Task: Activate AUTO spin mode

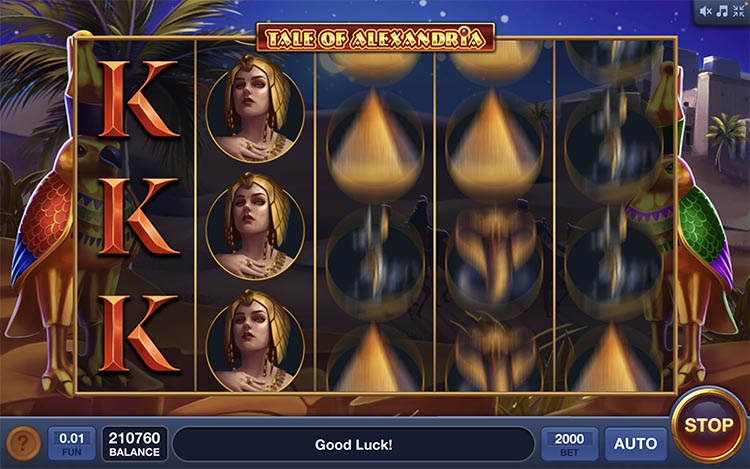Action: 635,443
